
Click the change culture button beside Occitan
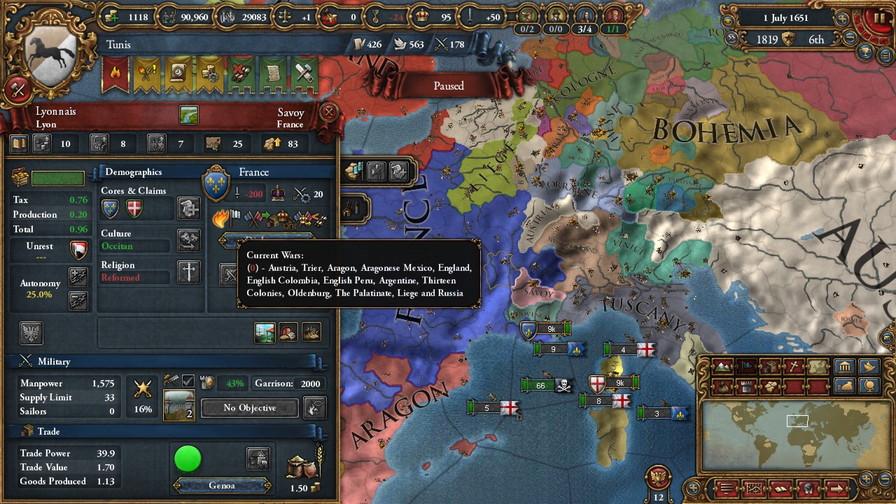point(189,240)
